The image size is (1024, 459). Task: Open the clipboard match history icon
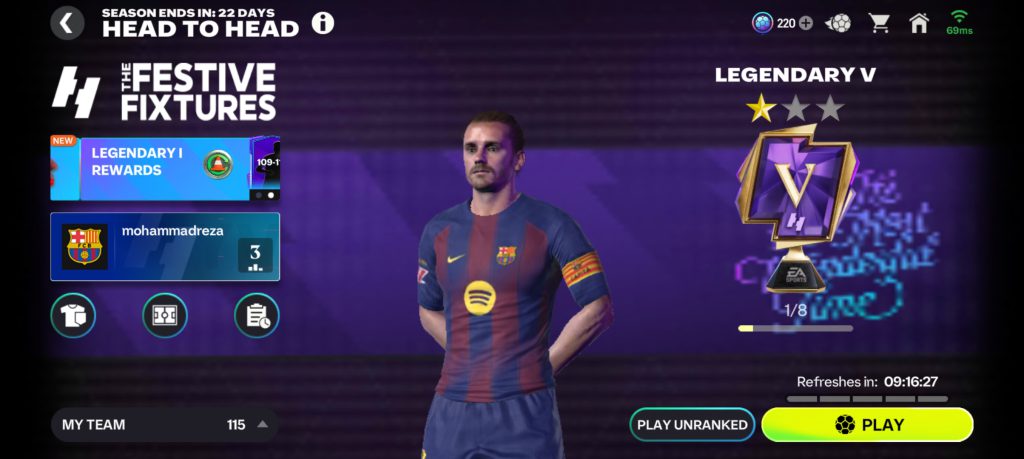(256, 315)
